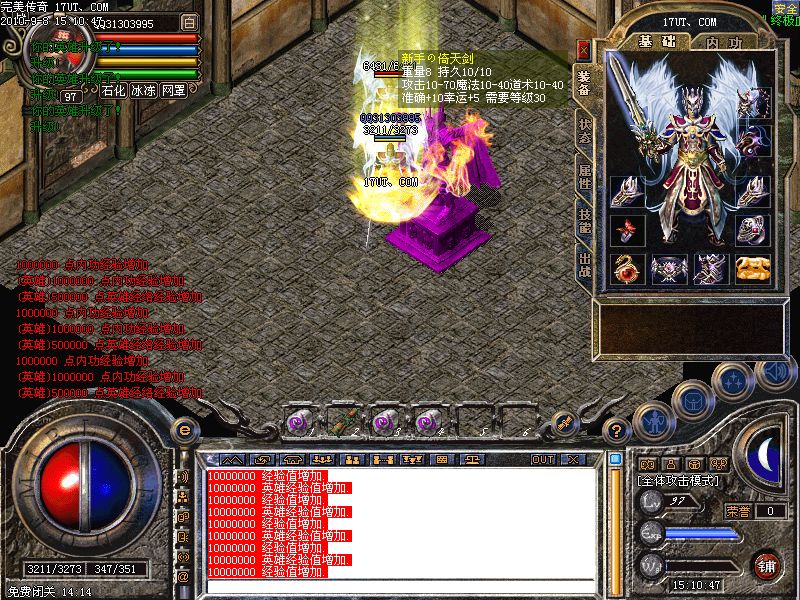The image size is (800, 600).
Task: Select the gold dragon equipment slot
Action: tap(753, 268)
